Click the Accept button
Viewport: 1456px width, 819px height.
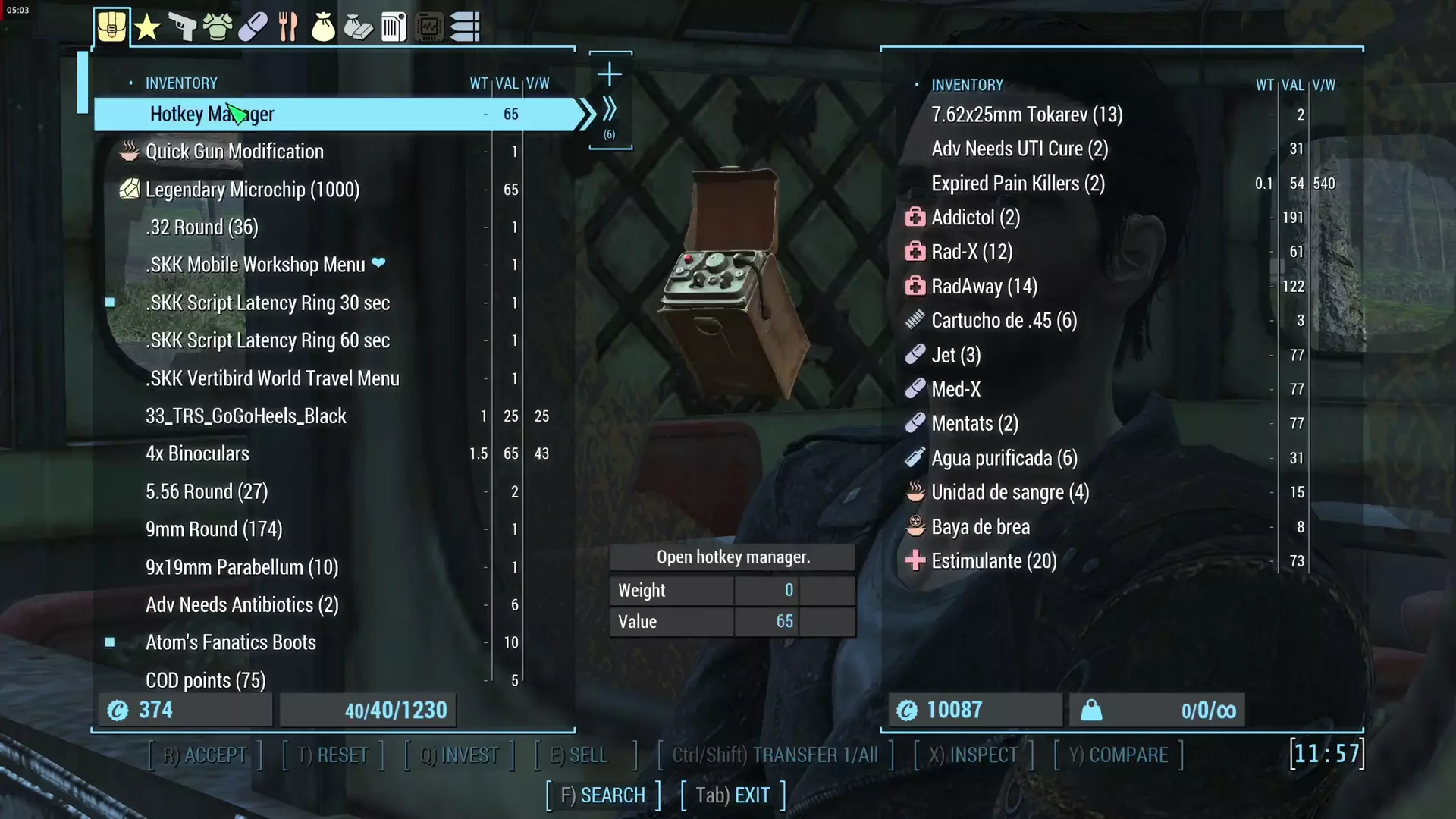[x=205, y=755]
